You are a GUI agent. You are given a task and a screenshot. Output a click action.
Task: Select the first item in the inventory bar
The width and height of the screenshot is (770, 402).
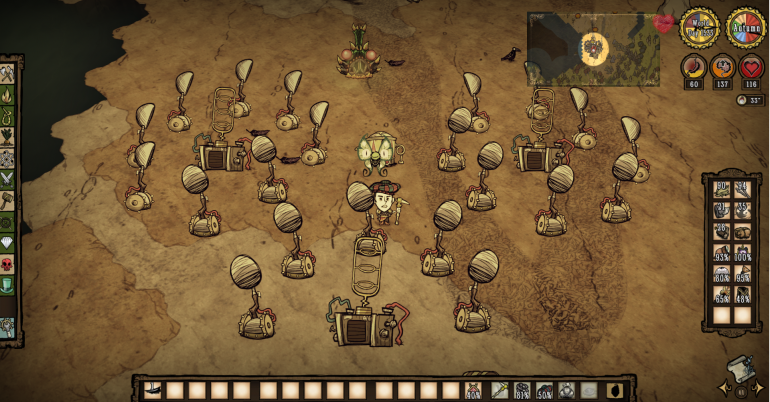(x=152, y=390)
